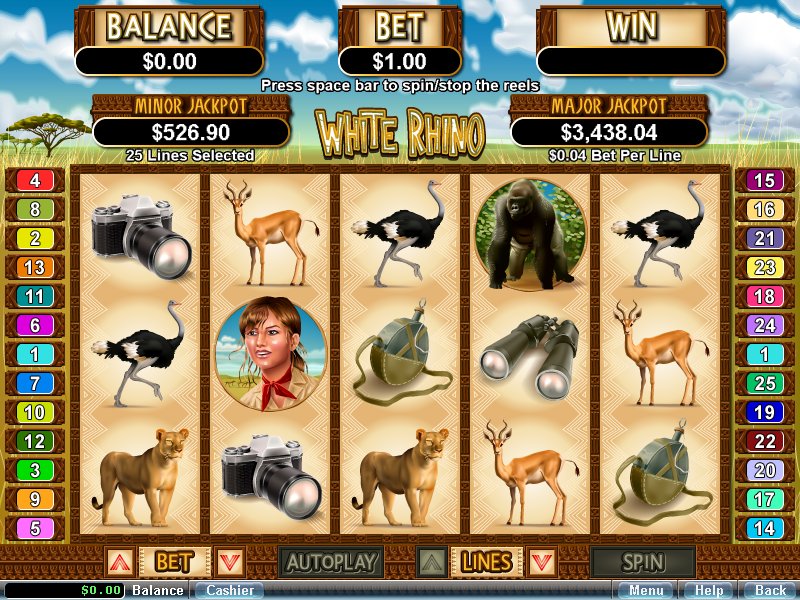Select payline number 25 marker
The image size is (800, 600).
[x=764, y=384]
